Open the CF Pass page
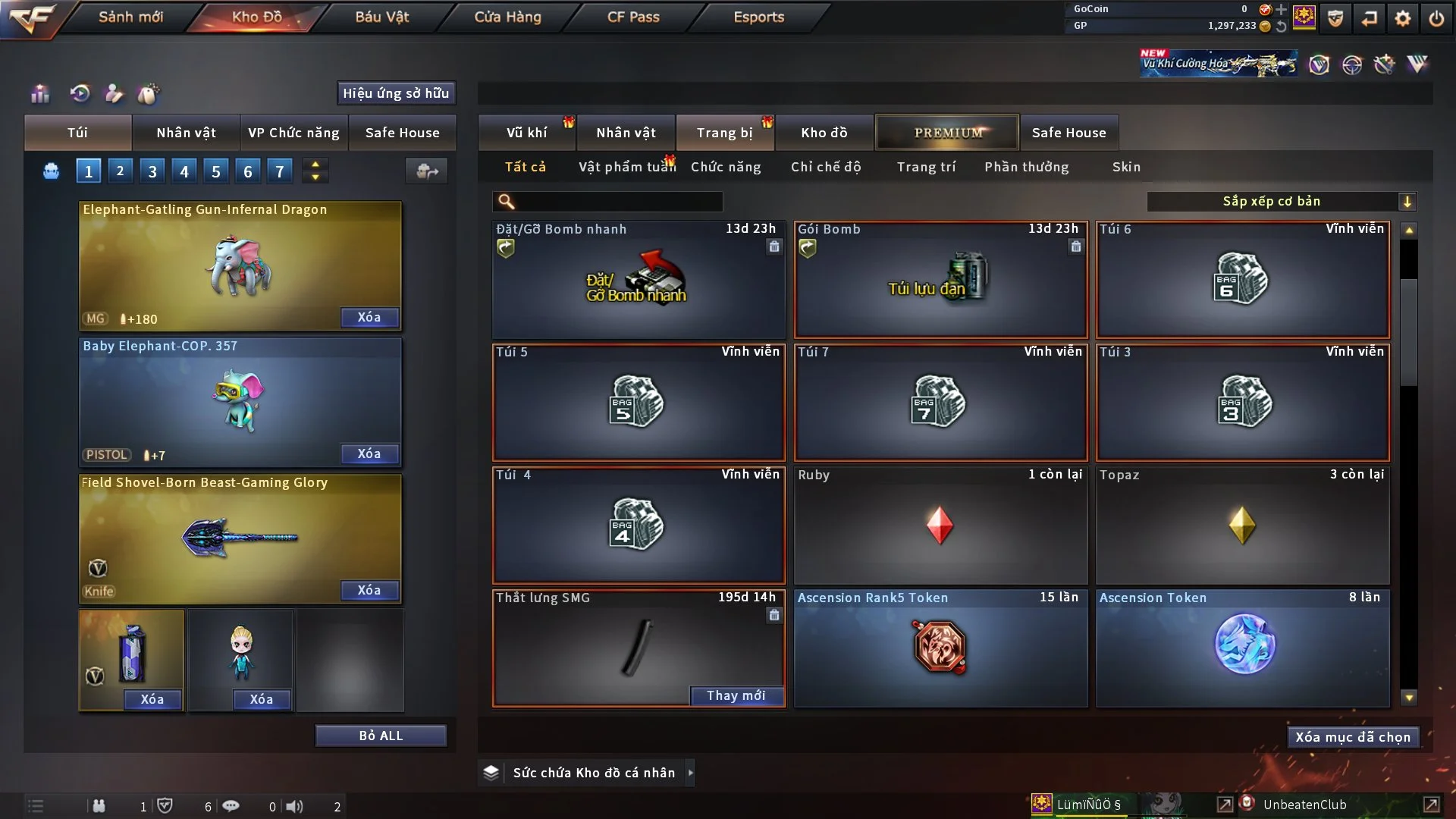Viewport: 1456px width, 819px height. [633, 17]
